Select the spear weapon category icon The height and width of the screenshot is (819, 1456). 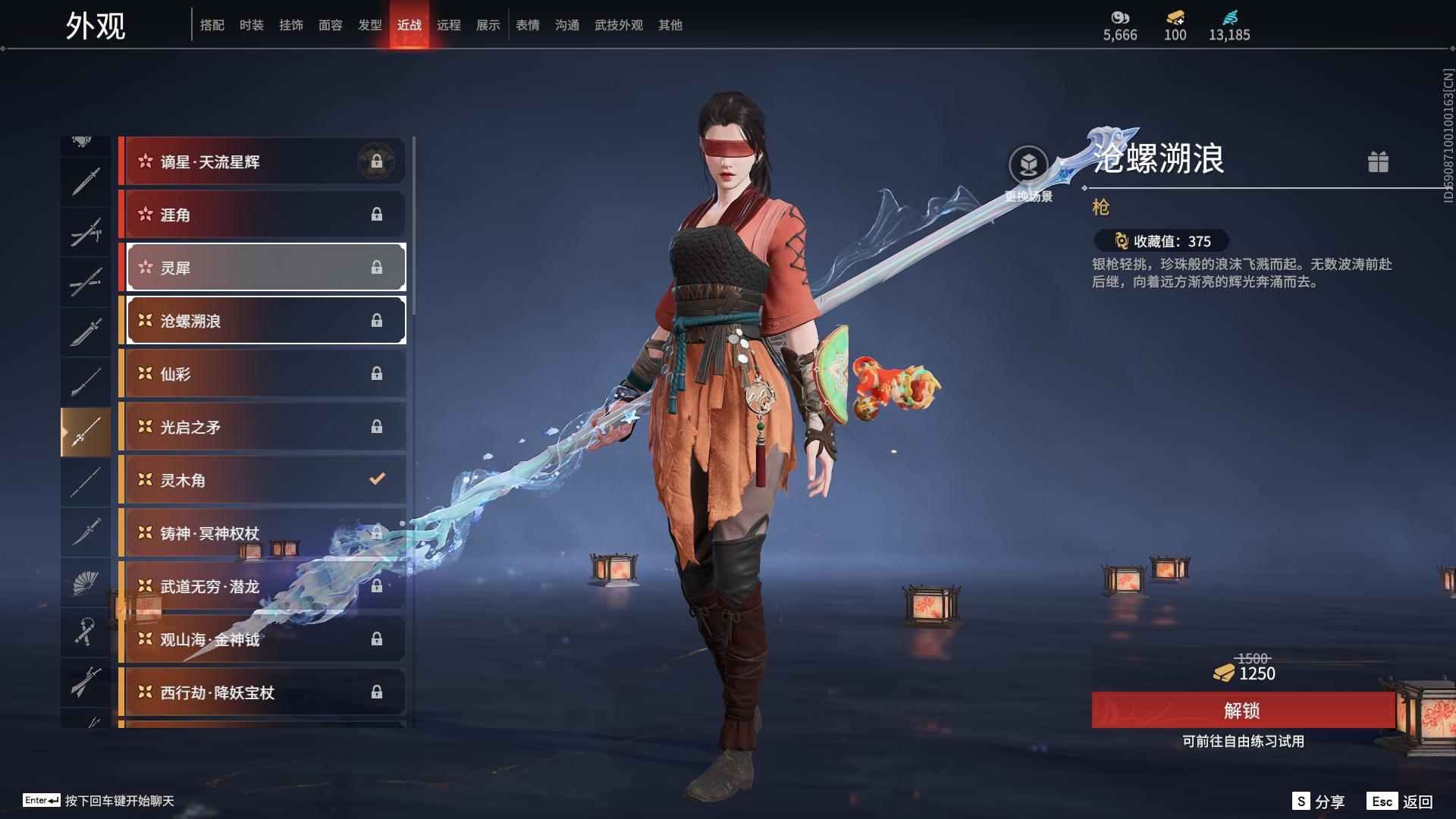pos(86,430)
